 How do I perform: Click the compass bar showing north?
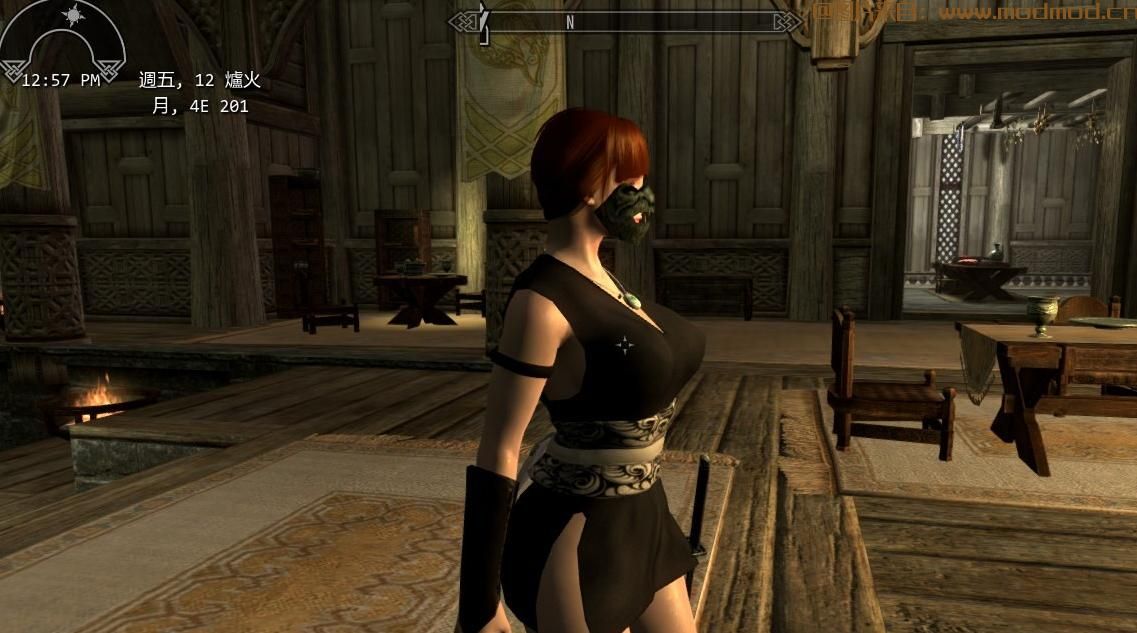click(x=626, y=22)
